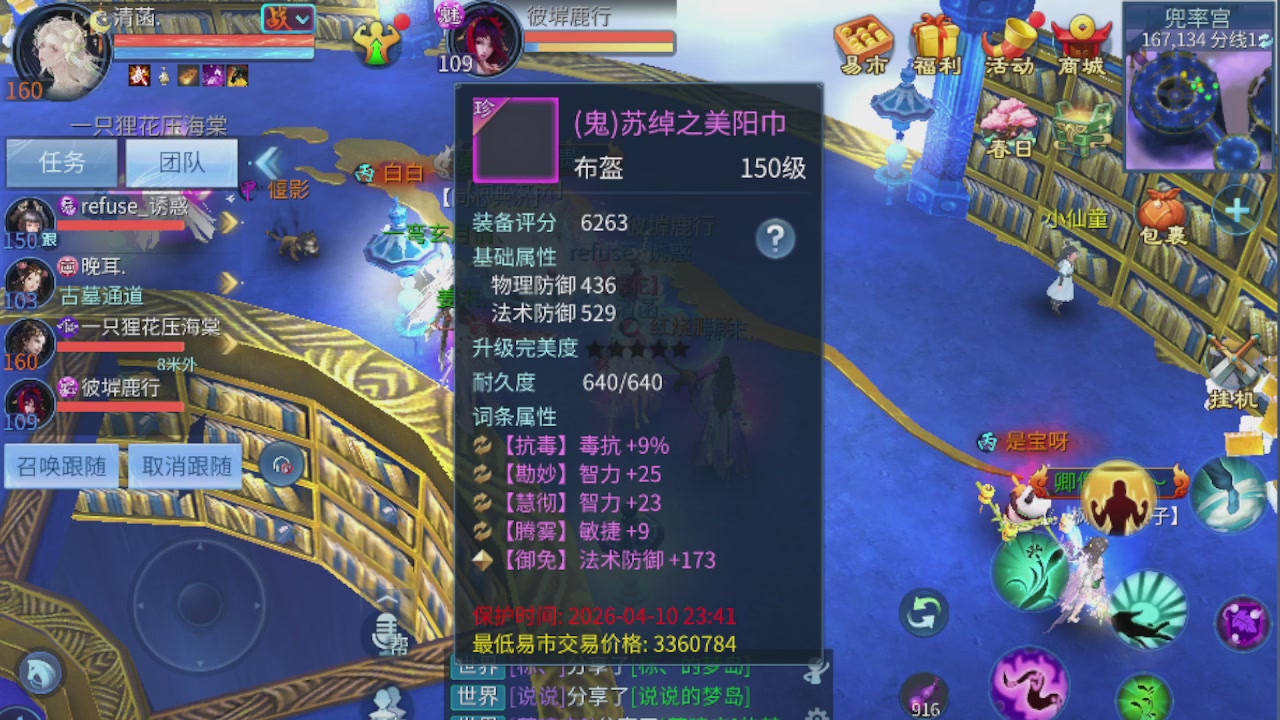Switch to the 团队 team tab
Image resolution: width=1280 pixels, height=720 pixels.
click(181, 163)
